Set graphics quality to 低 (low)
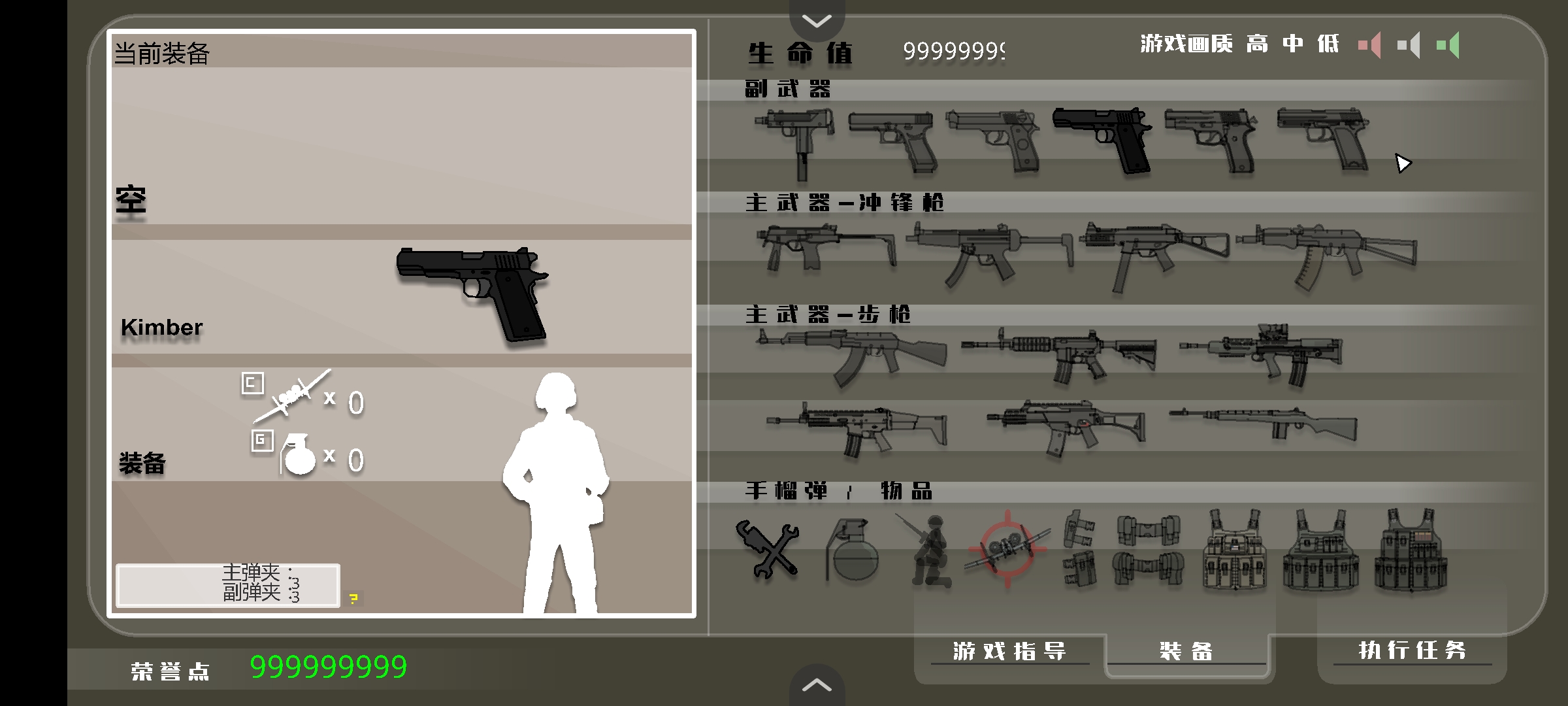Viewport: 1568px width, 706px height. pos(1328,44)
